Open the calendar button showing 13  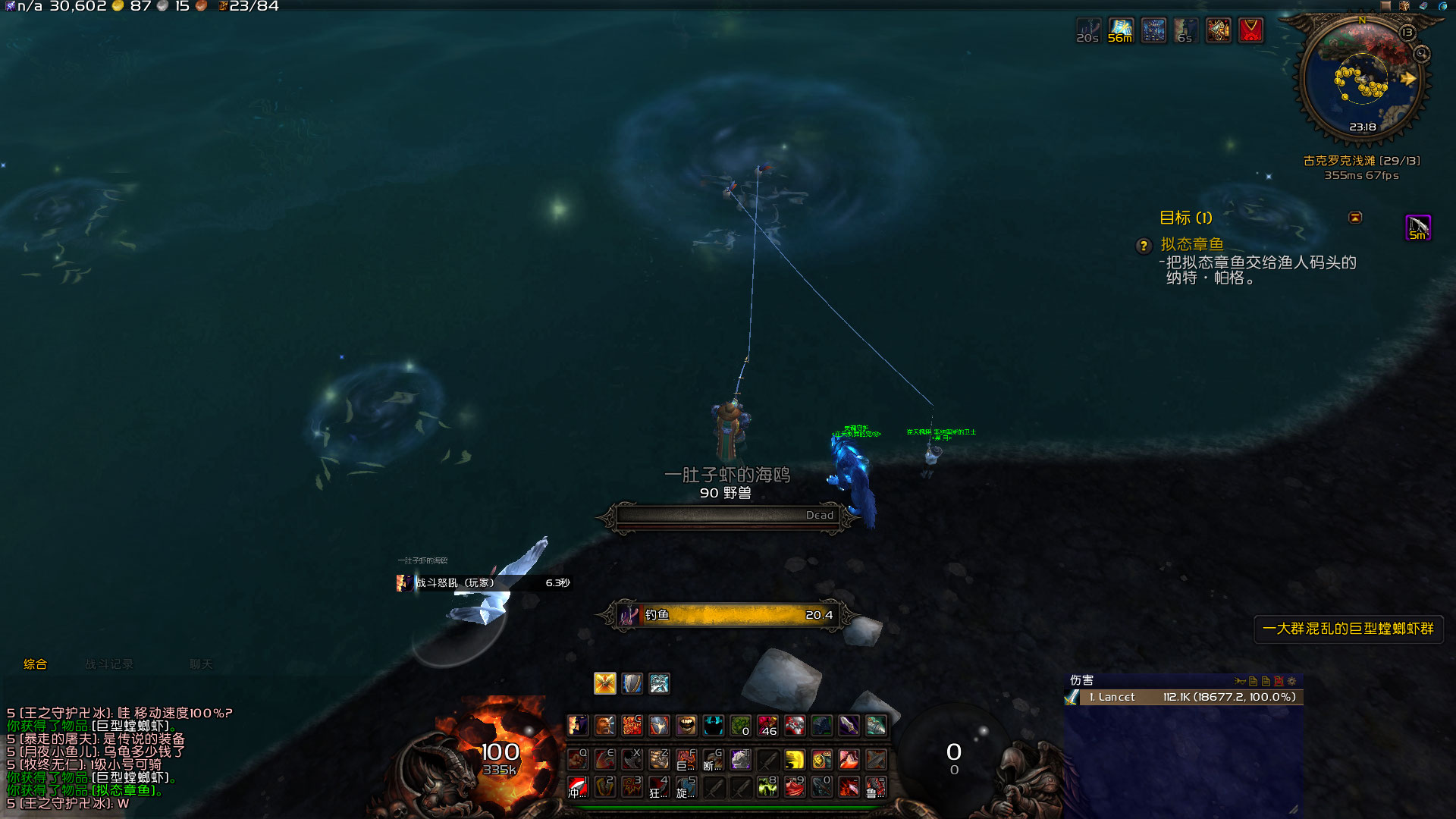pyautogui.click(x=1407, y=33)
